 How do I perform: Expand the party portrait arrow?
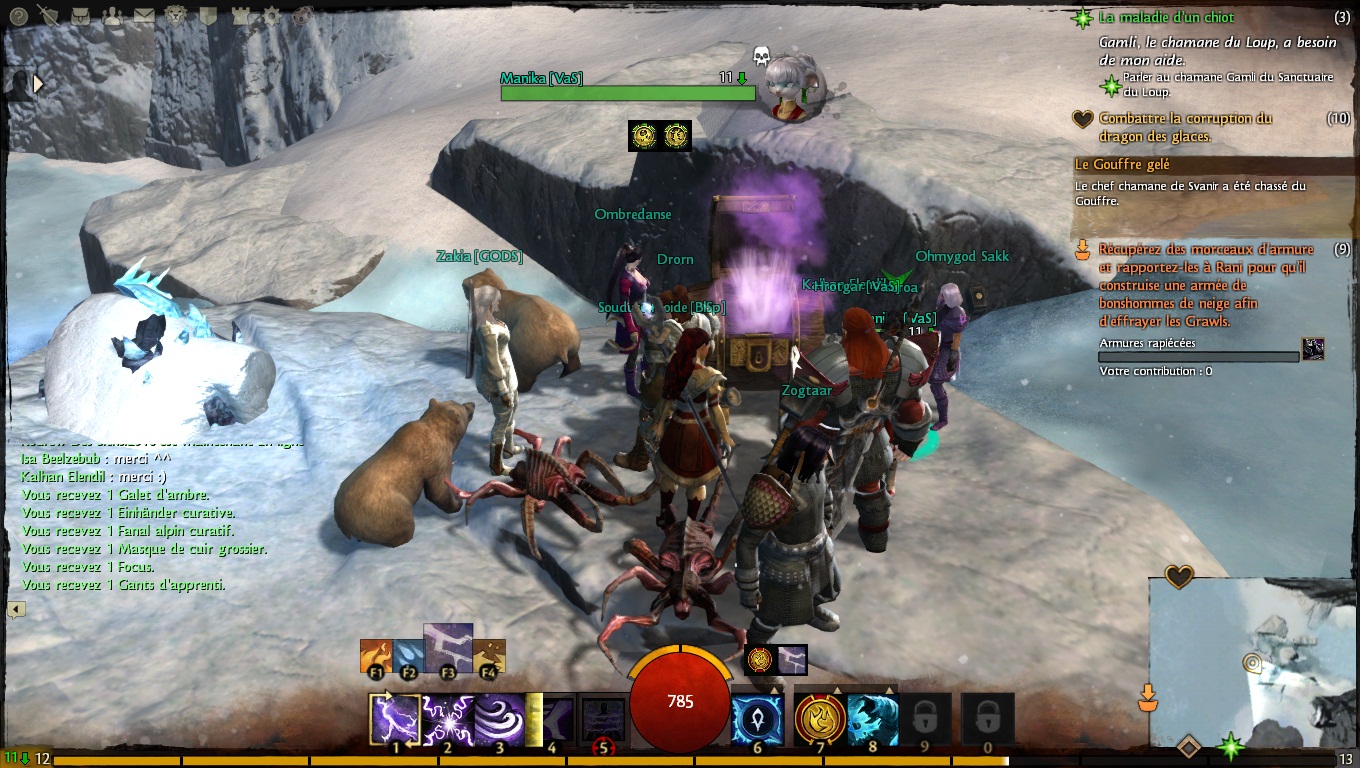(x=39, y=84)
